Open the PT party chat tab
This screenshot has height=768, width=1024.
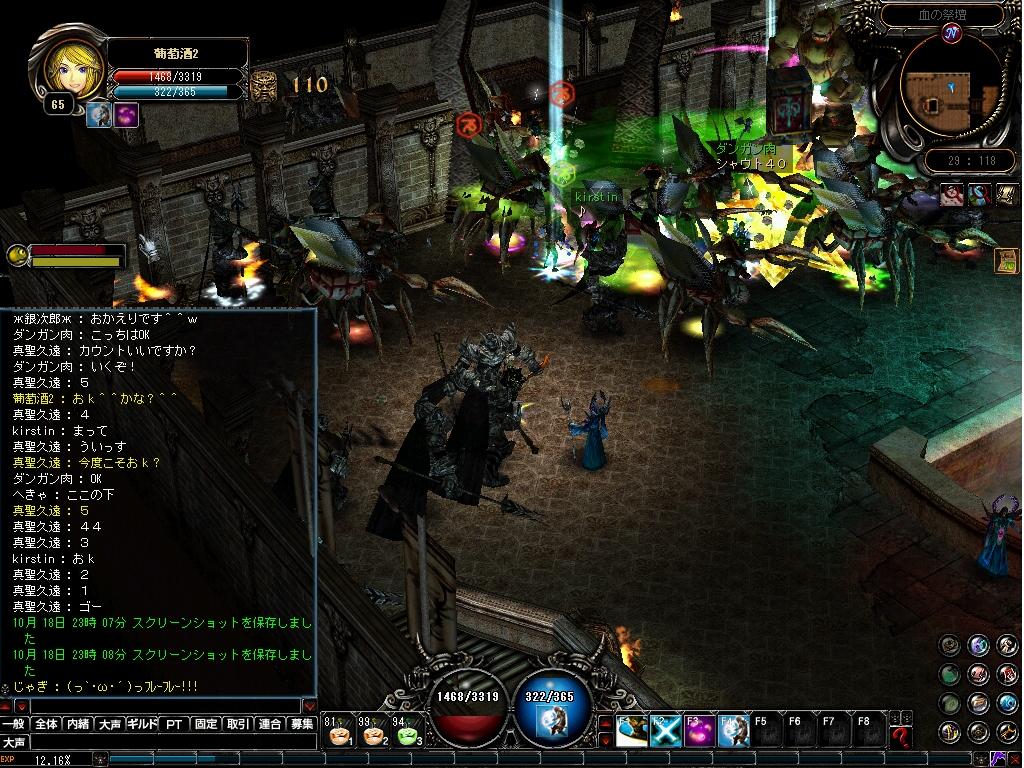174,724
